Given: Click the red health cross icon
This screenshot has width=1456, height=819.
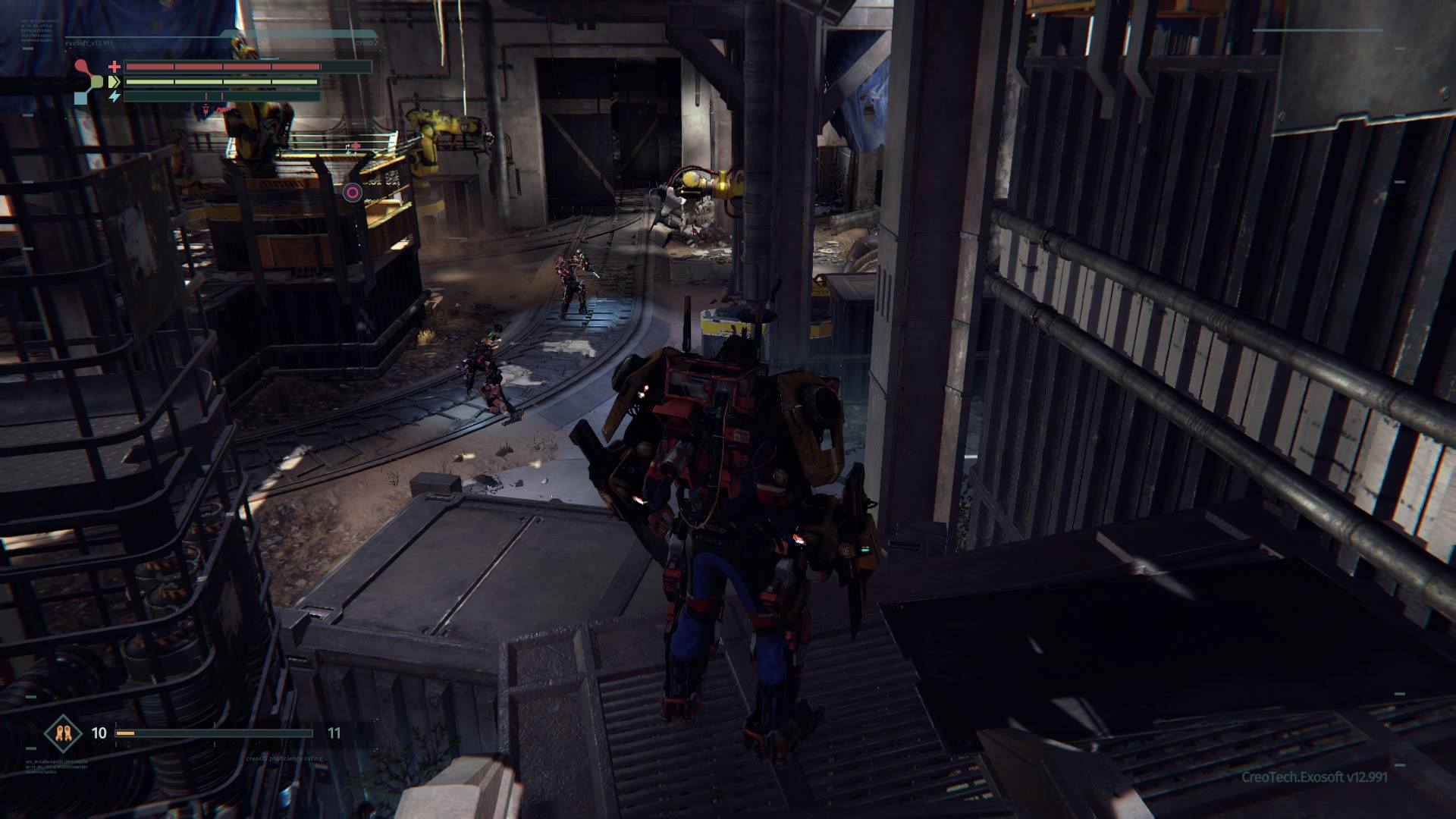Looking at the screenshot, I should pos(115,67).
